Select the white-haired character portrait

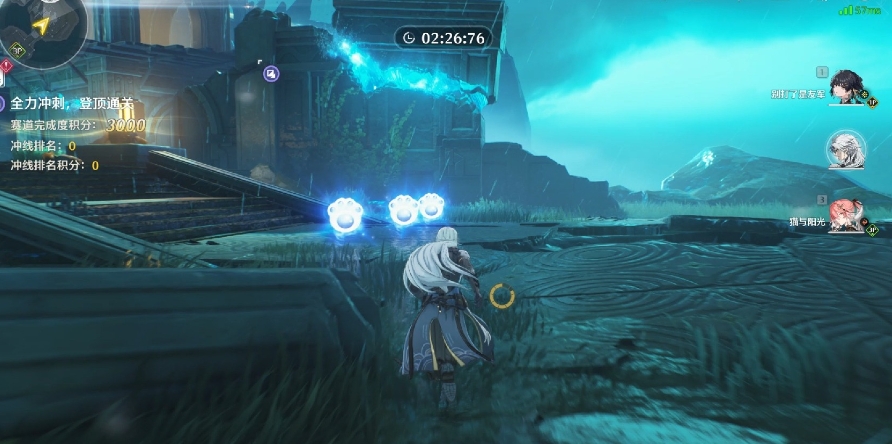click(x=846, y=150)
